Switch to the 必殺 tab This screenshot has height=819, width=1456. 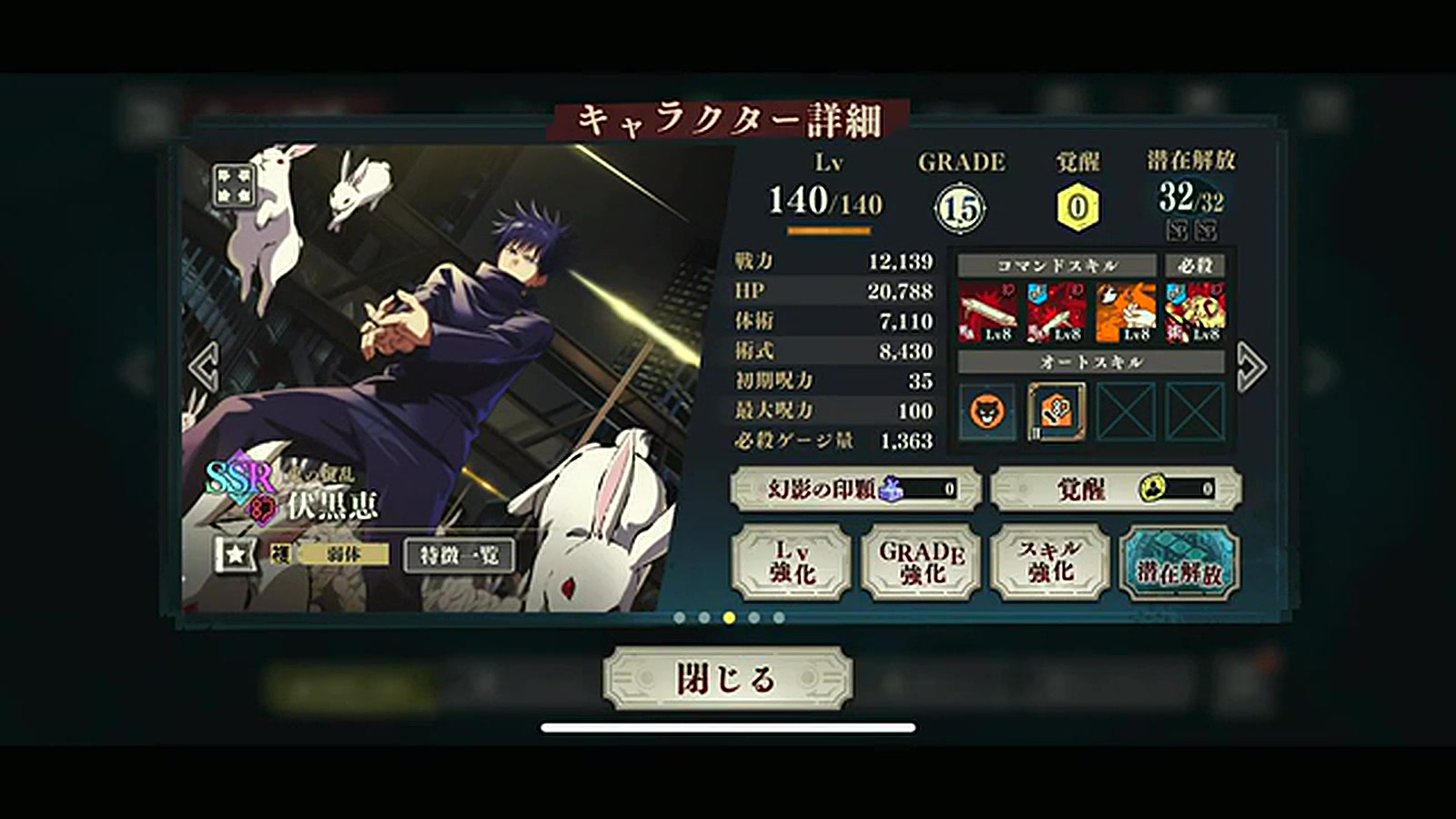(x=1197, y=266)
